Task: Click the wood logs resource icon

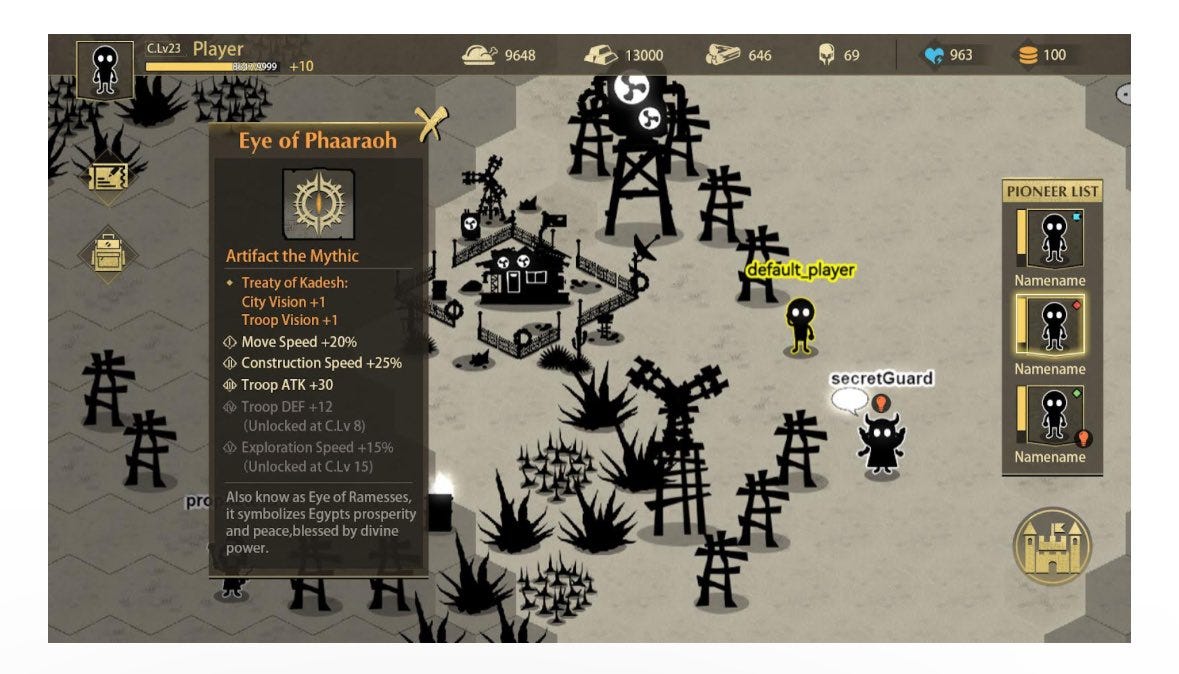Action: (722, 55)
